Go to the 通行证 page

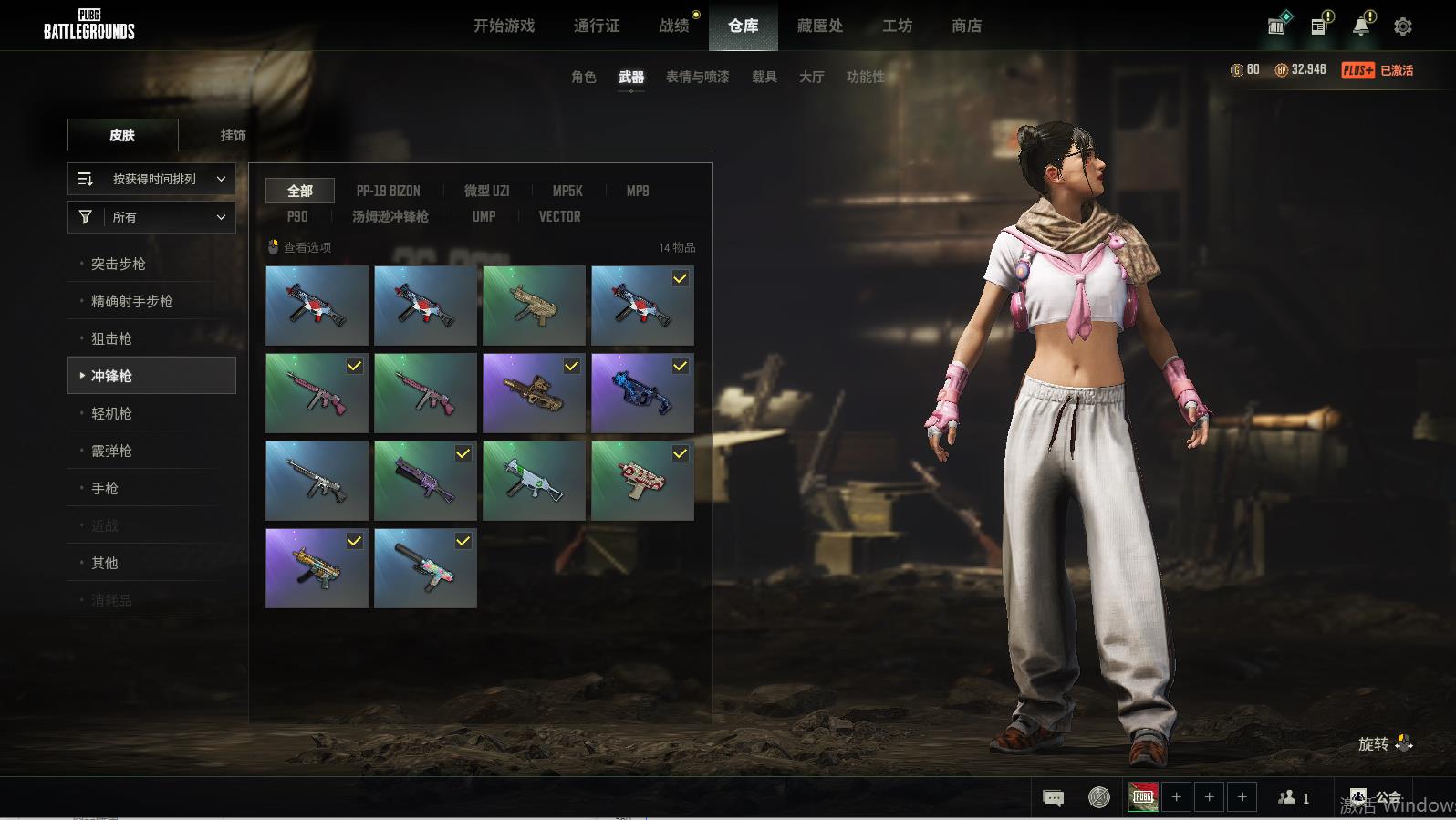click(x=597, y=26)
